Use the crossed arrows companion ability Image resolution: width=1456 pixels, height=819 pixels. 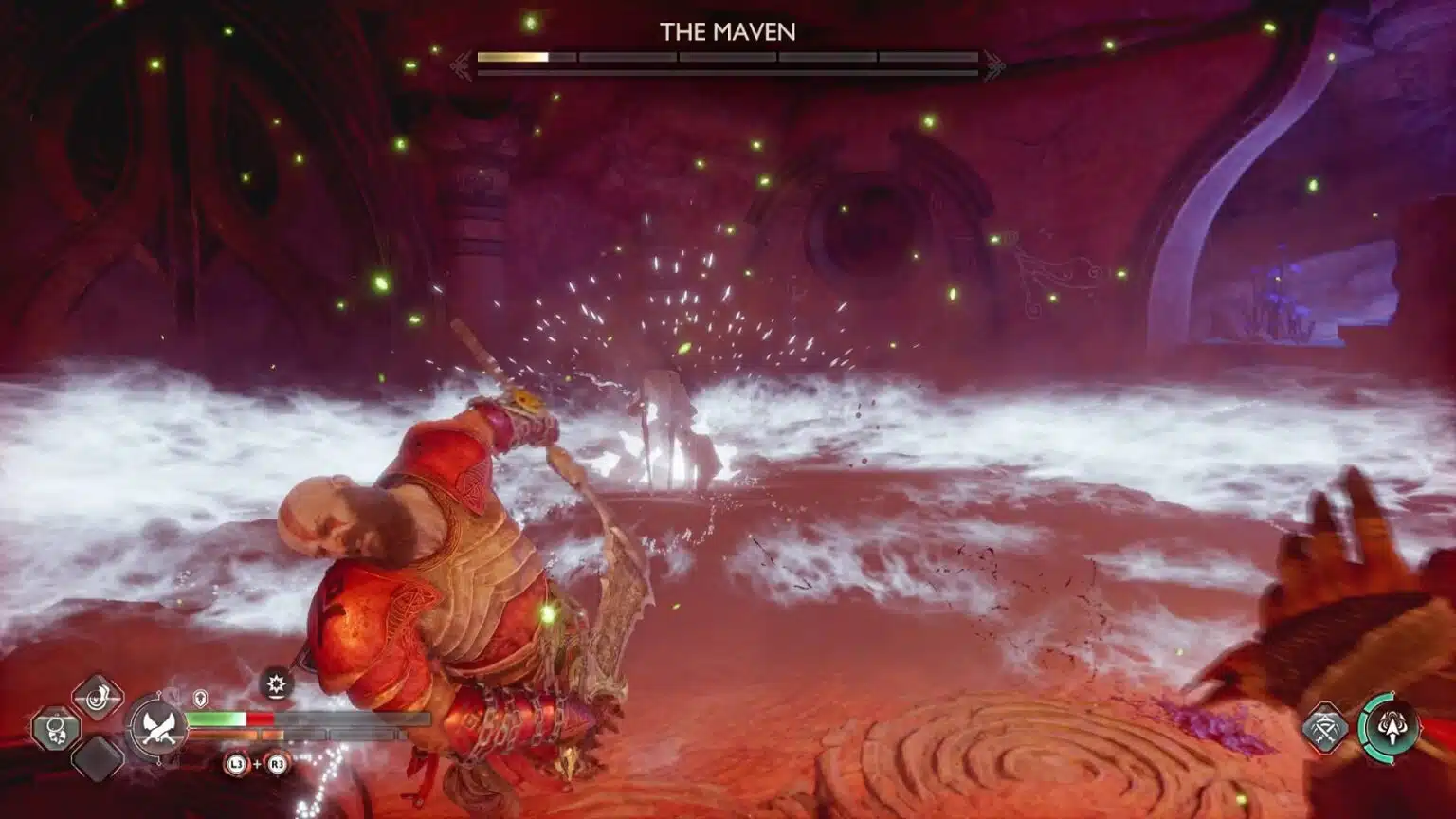click(x=1325, y=728)
